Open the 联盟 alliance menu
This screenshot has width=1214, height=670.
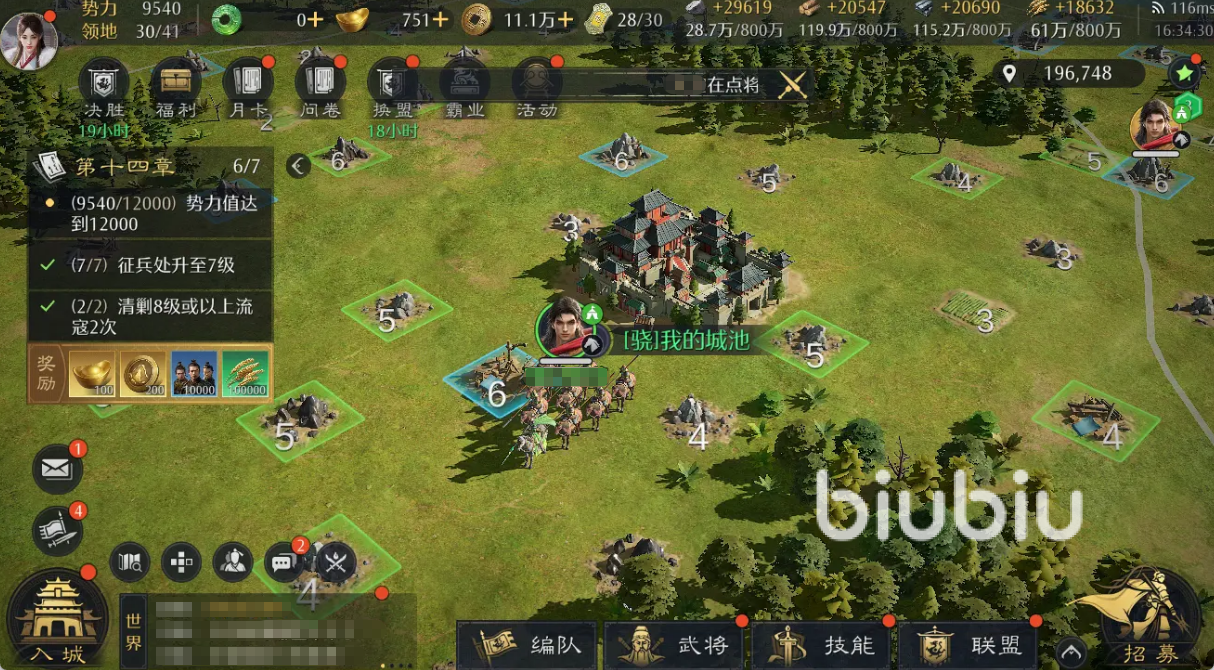click(x=968, y=645)
